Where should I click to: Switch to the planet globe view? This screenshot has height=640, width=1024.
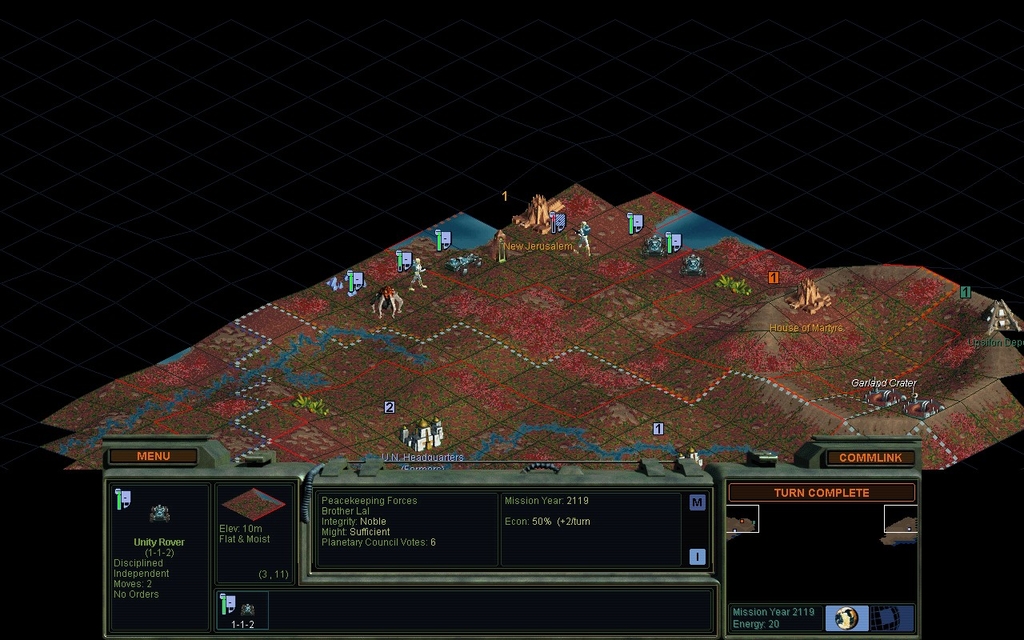pyautogui.click(x=847, y=617)
